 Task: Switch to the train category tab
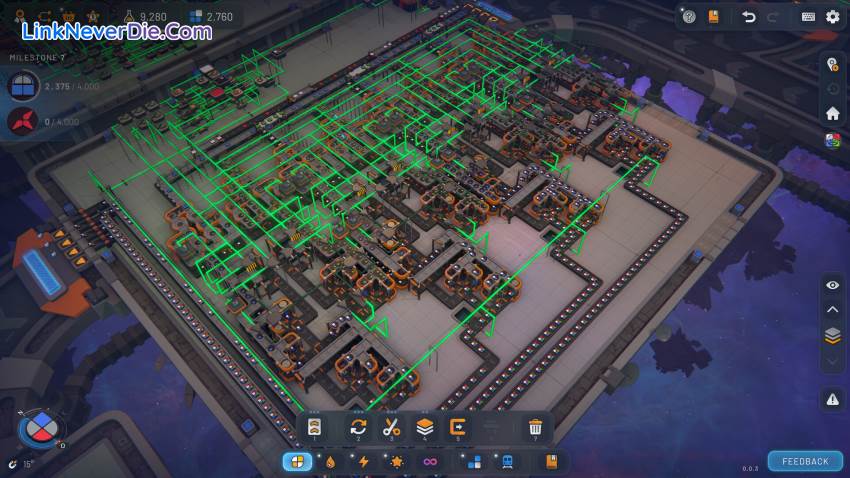click(507, 461)
